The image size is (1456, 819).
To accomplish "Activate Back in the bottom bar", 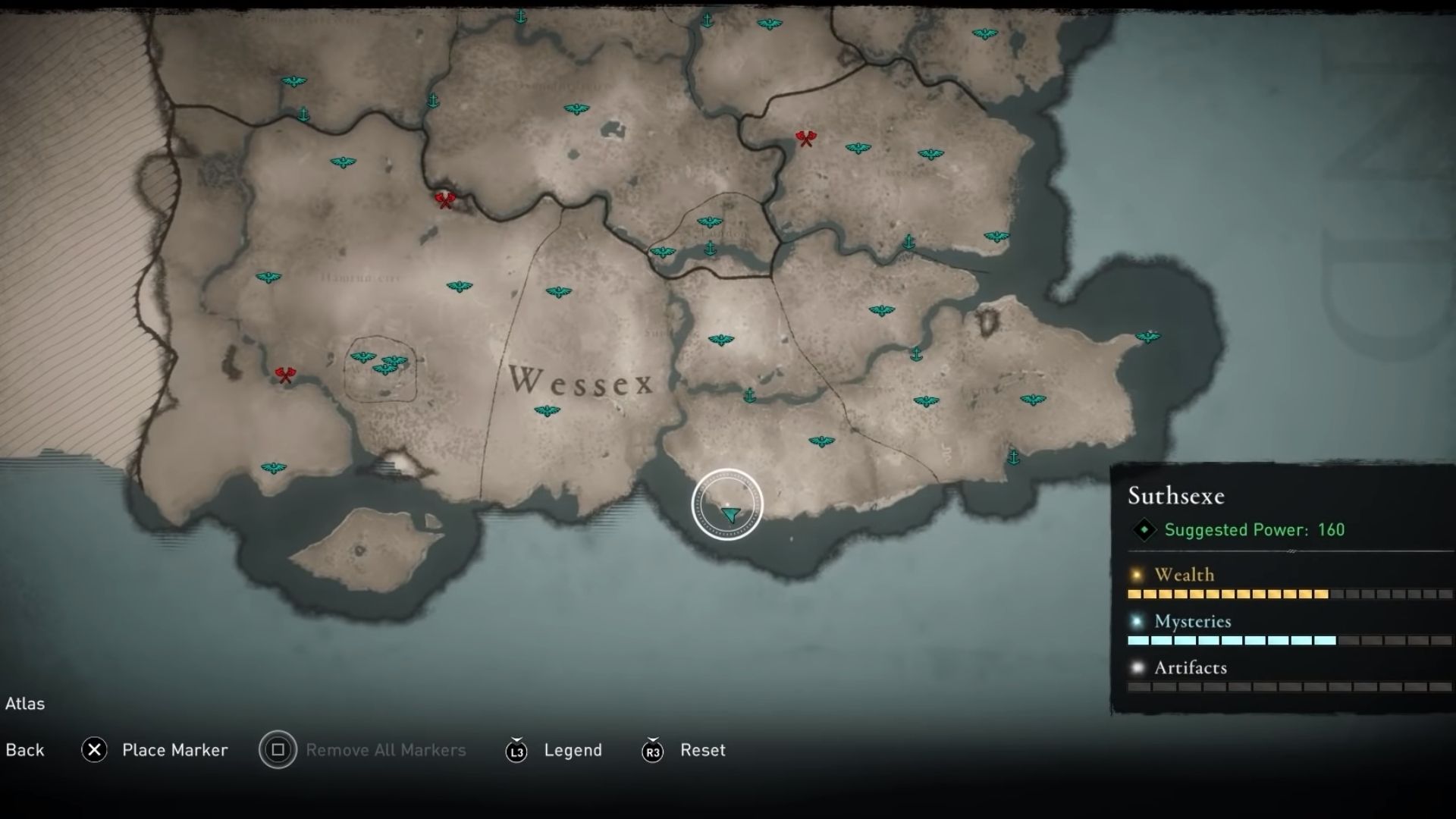I will pyautogui.click(x=25, y=750).
